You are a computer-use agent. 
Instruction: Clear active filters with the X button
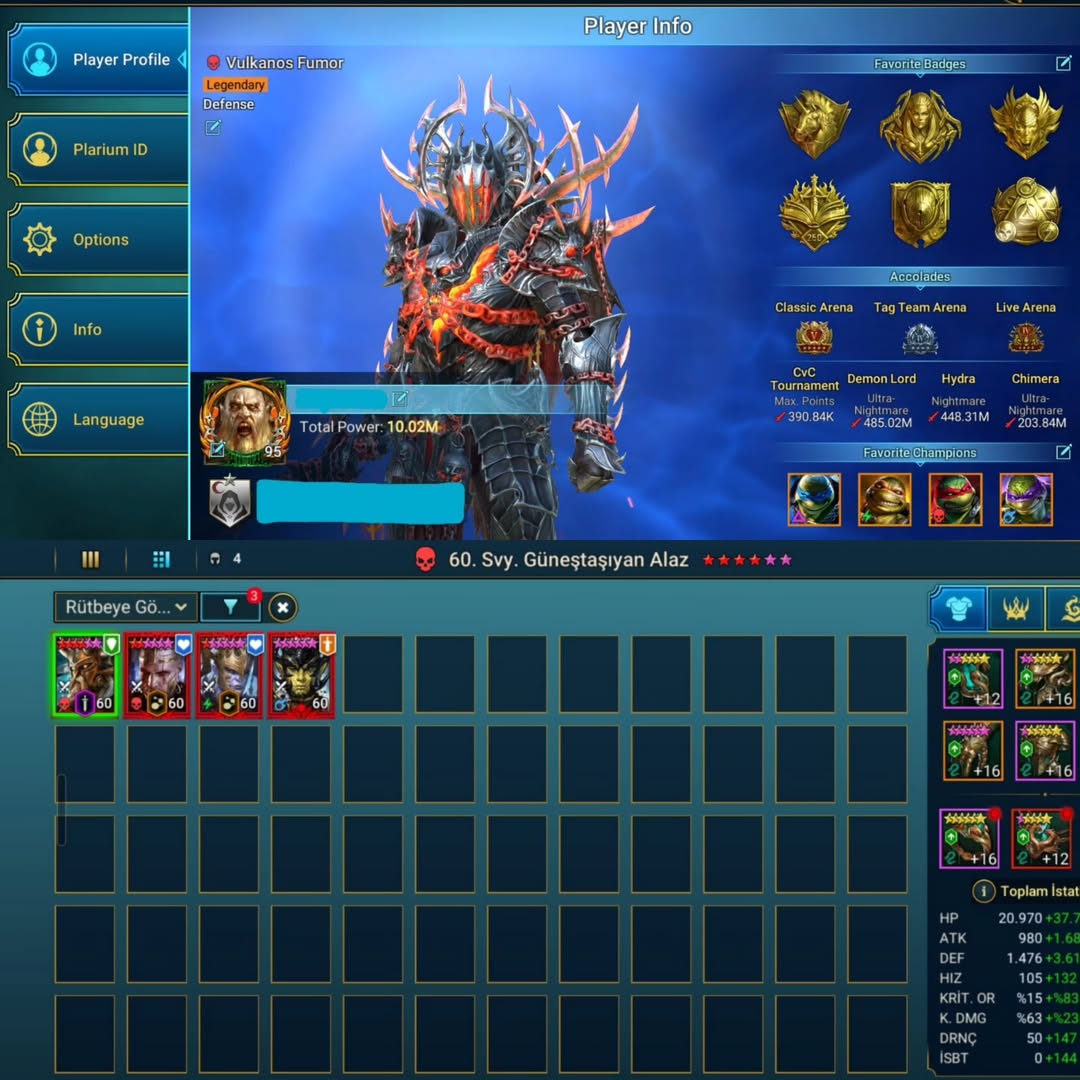click(x=283, y=607)
